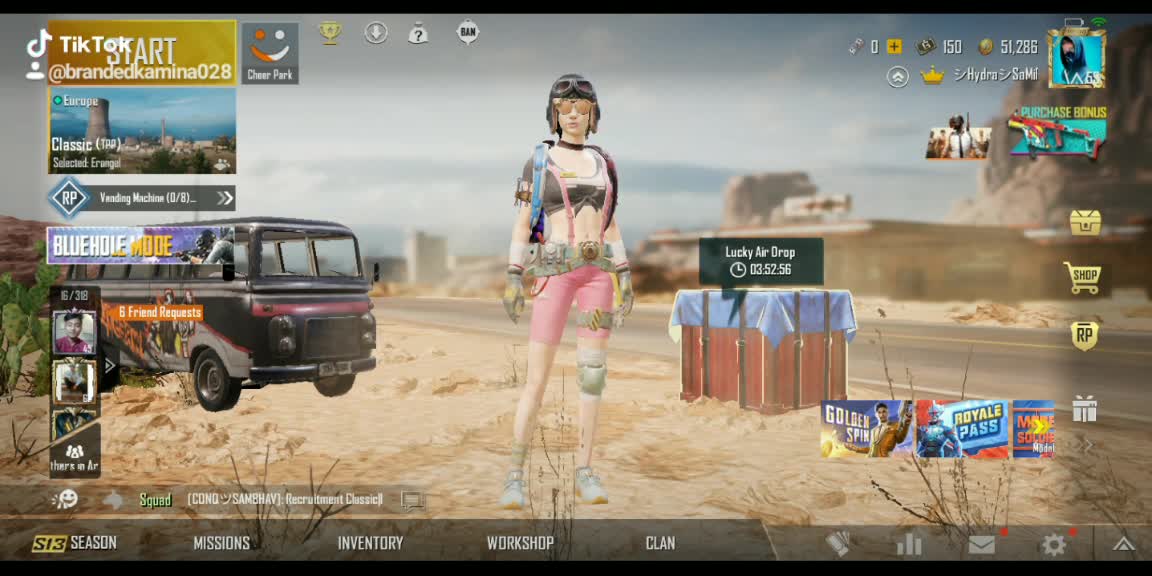Image resolution: width=1152 pixels, height=576 pixels.
Task: Open the Clan tab
Action: pos(660,543)
